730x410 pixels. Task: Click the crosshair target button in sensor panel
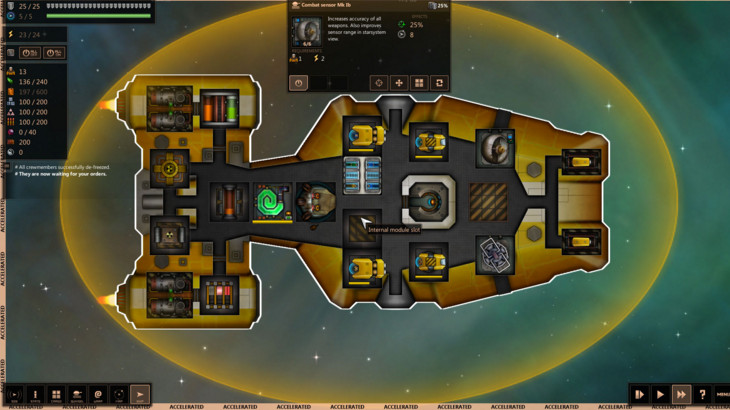tap(378, 83)
